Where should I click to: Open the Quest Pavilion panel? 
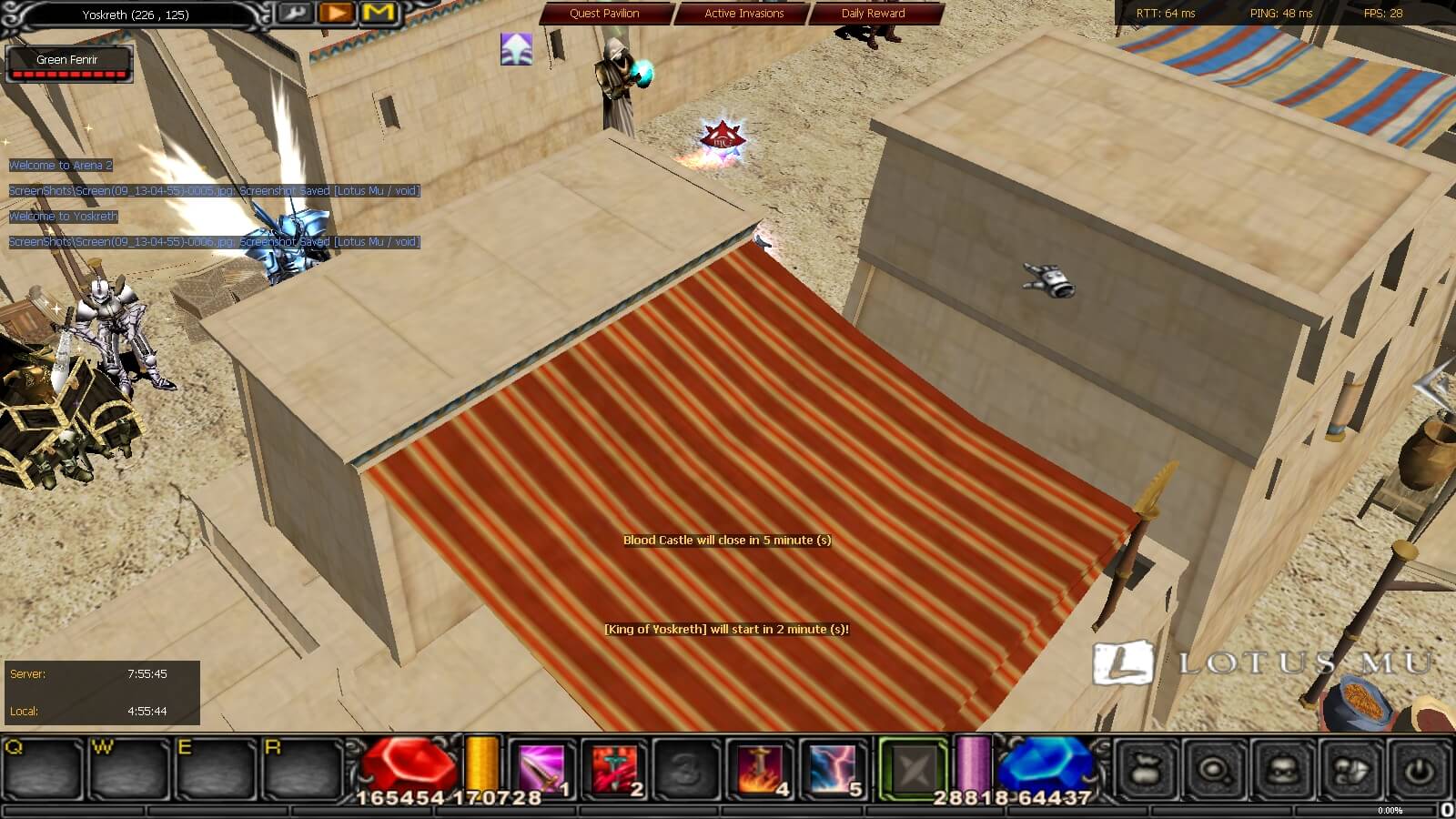[x=604, y=14]
